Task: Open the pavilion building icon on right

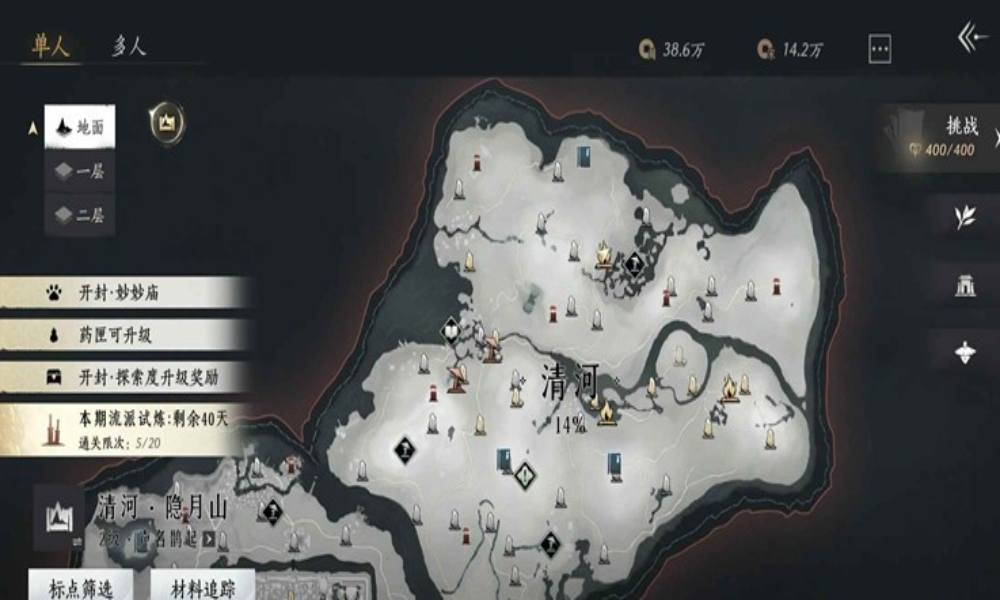Action: [965, 284]
